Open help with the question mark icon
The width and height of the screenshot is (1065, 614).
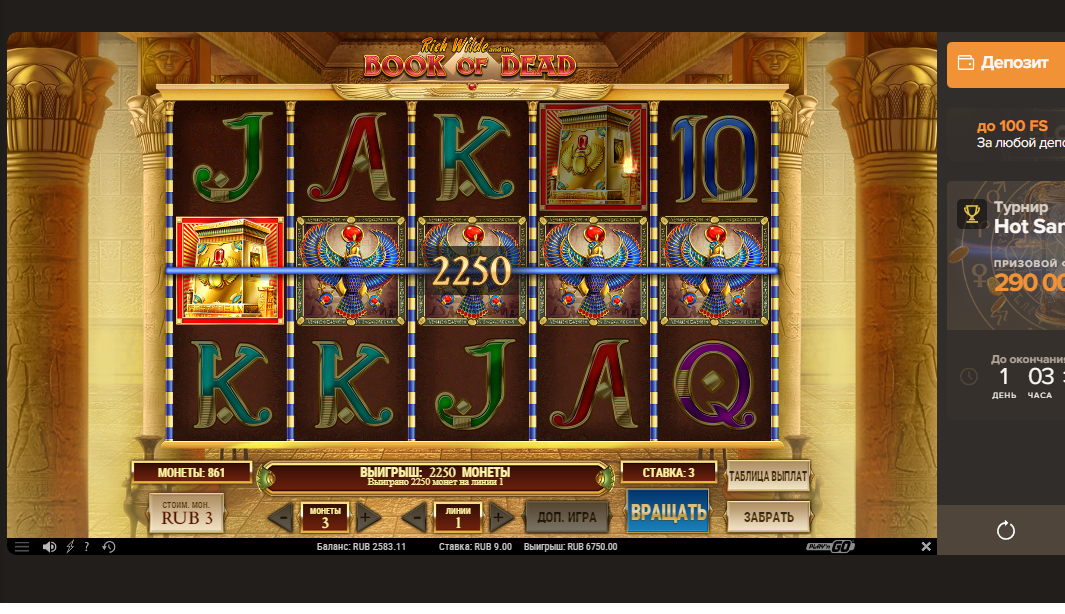[x=87, y=547]
